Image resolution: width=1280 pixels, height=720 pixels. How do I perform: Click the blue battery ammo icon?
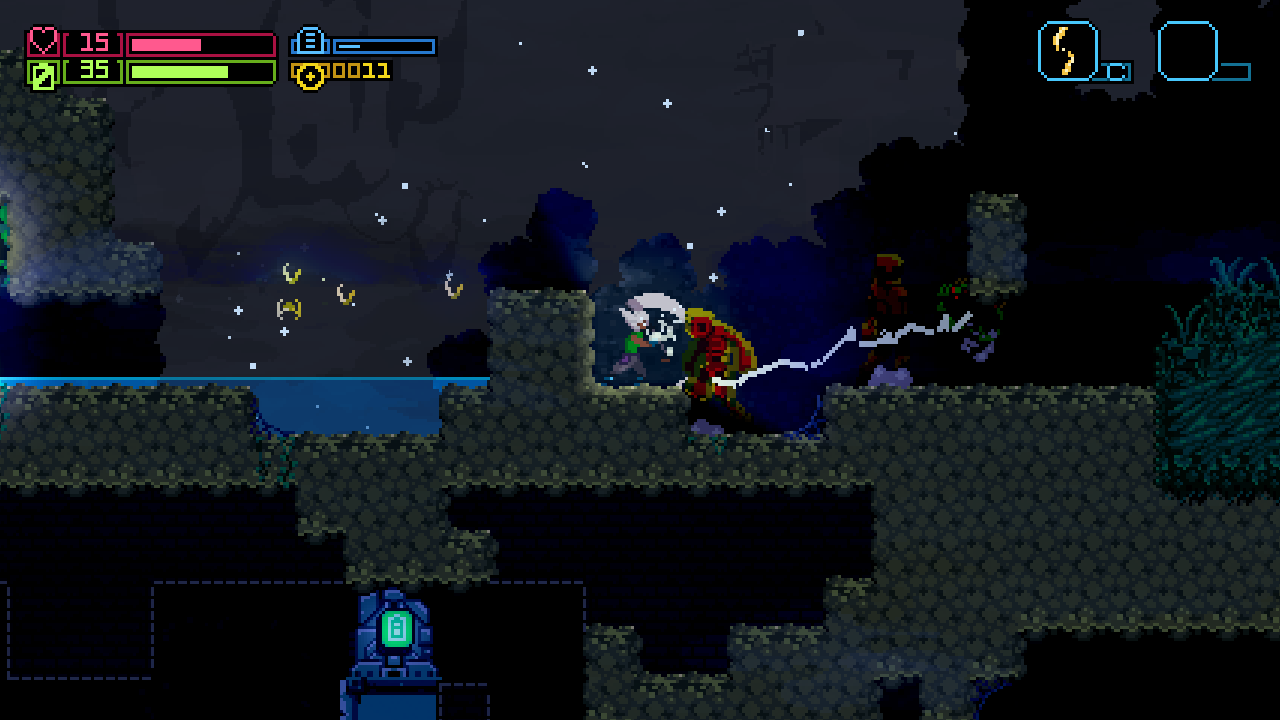[311, 43]
